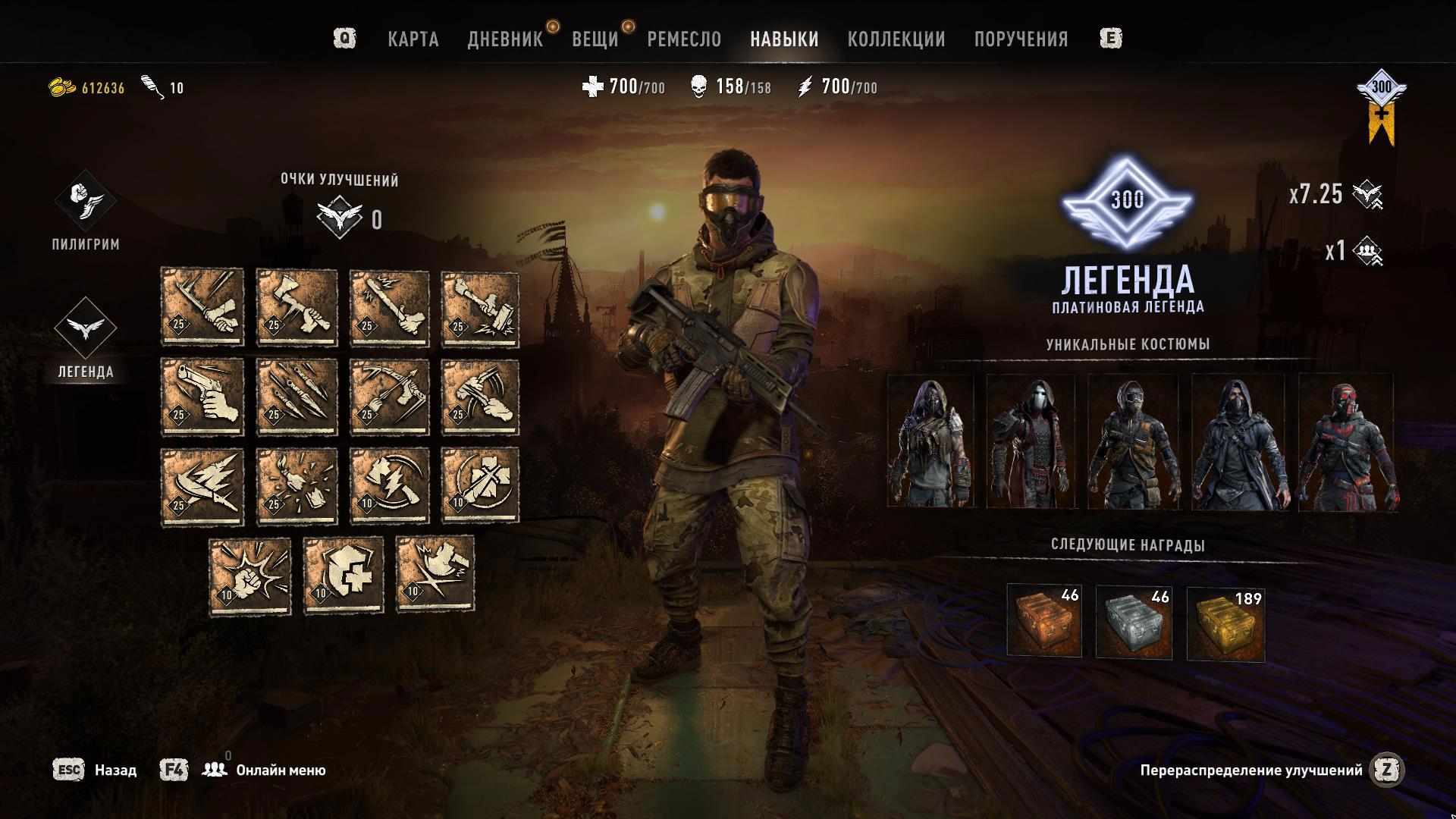Switch to the Дневник tab

[x=505, y=39]
